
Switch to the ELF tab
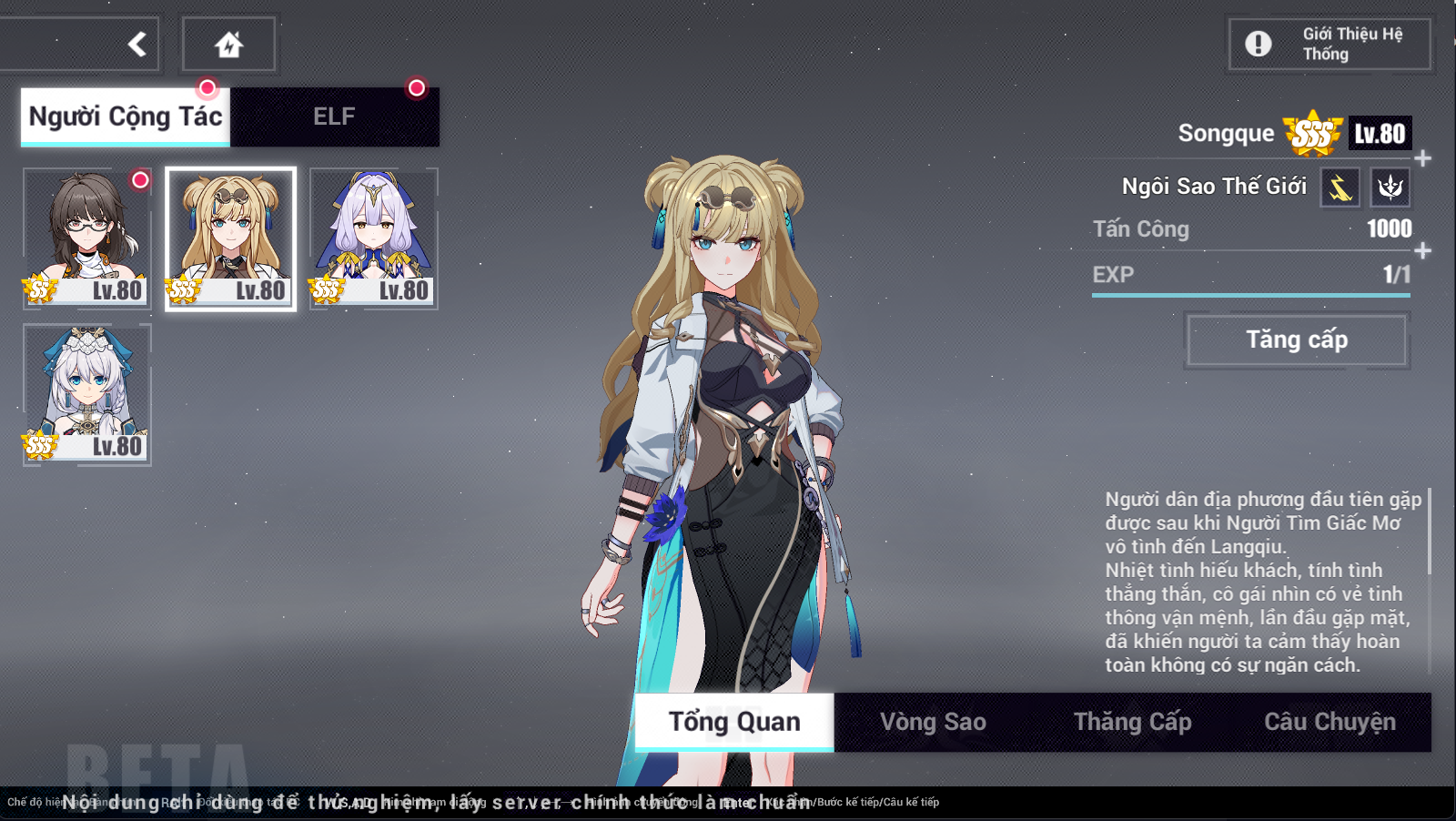tap(334, 116)
